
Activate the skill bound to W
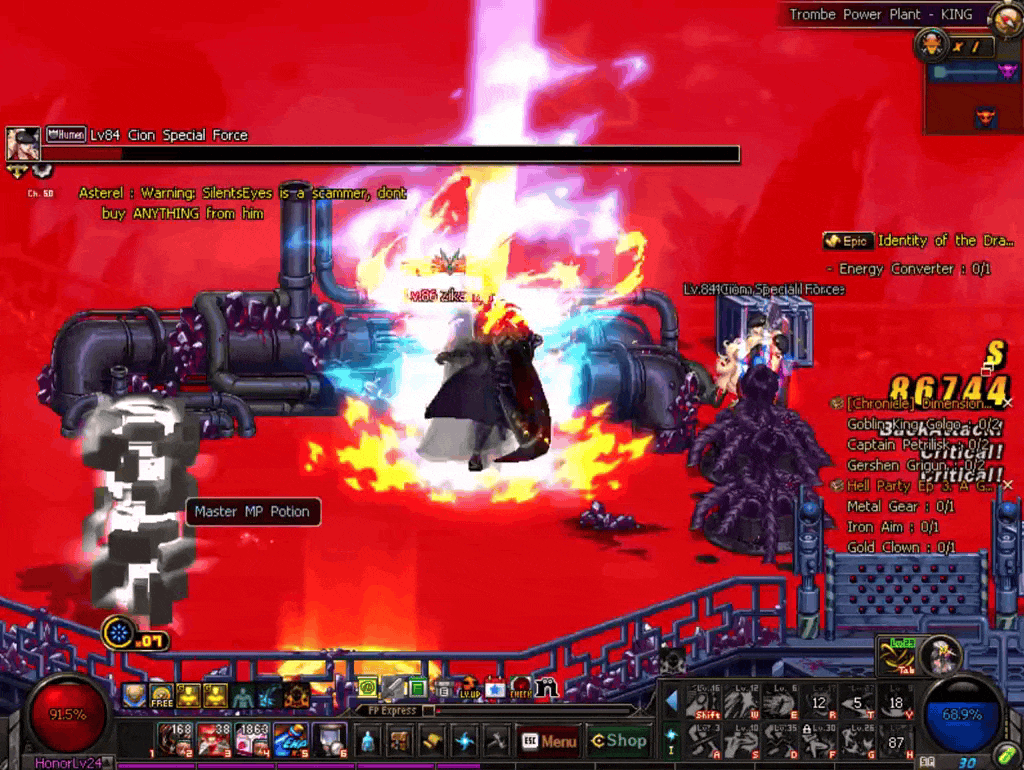point(741,703)
